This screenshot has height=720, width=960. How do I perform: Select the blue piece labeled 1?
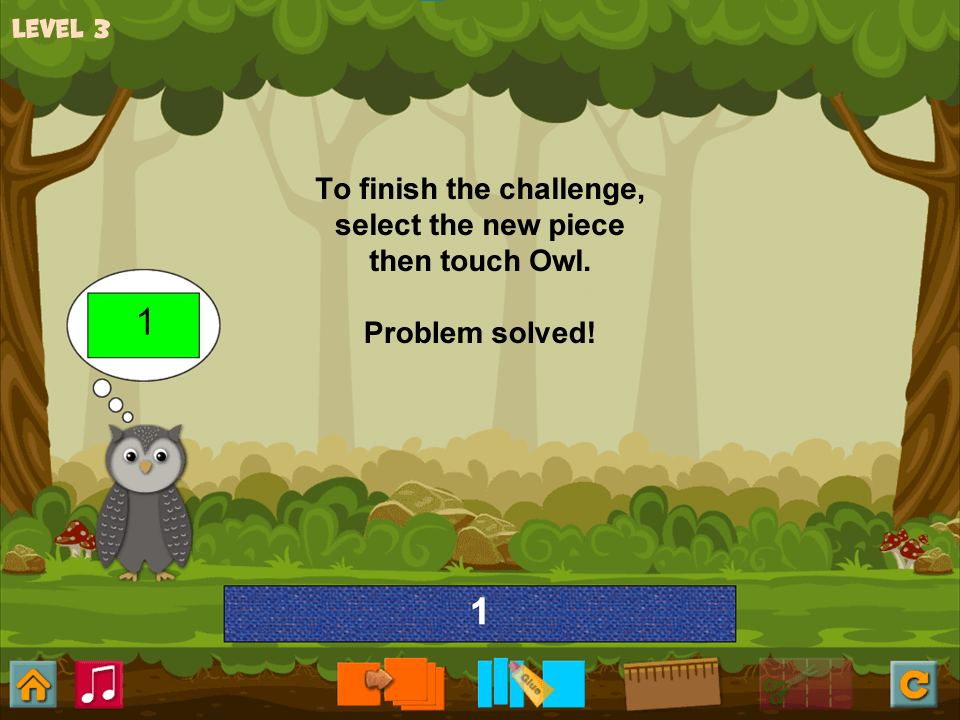[480, 613]
